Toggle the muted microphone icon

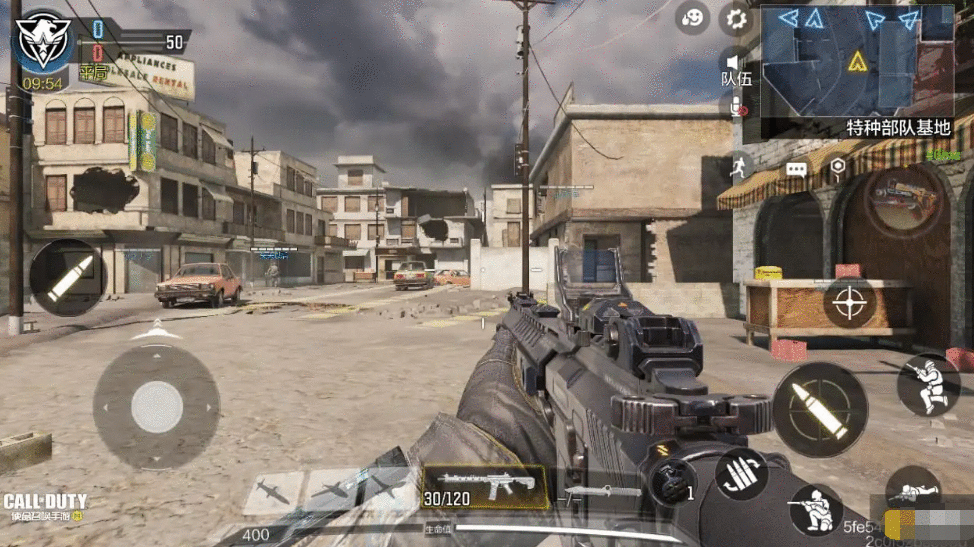point(739,107)
